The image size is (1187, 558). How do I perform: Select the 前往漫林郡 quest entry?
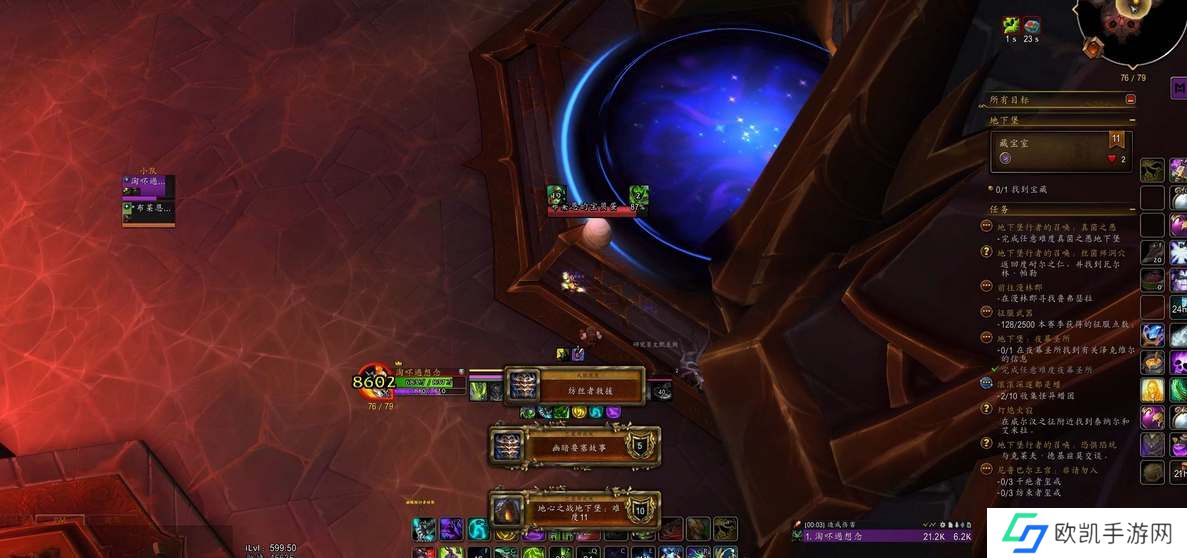[x=1022, y=287]
